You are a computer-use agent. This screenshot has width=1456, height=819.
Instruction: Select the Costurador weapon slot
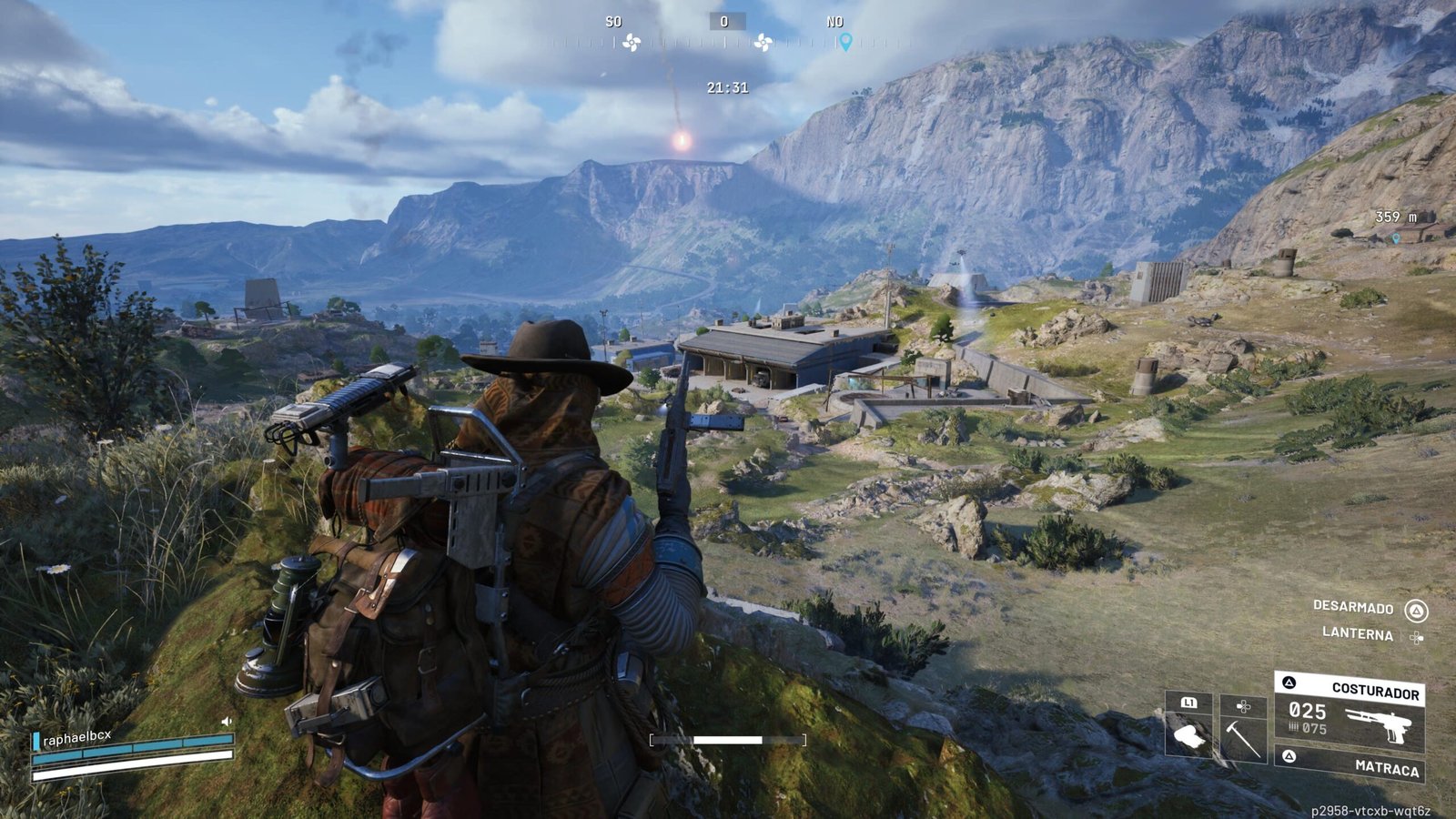tap(1350, 711)
